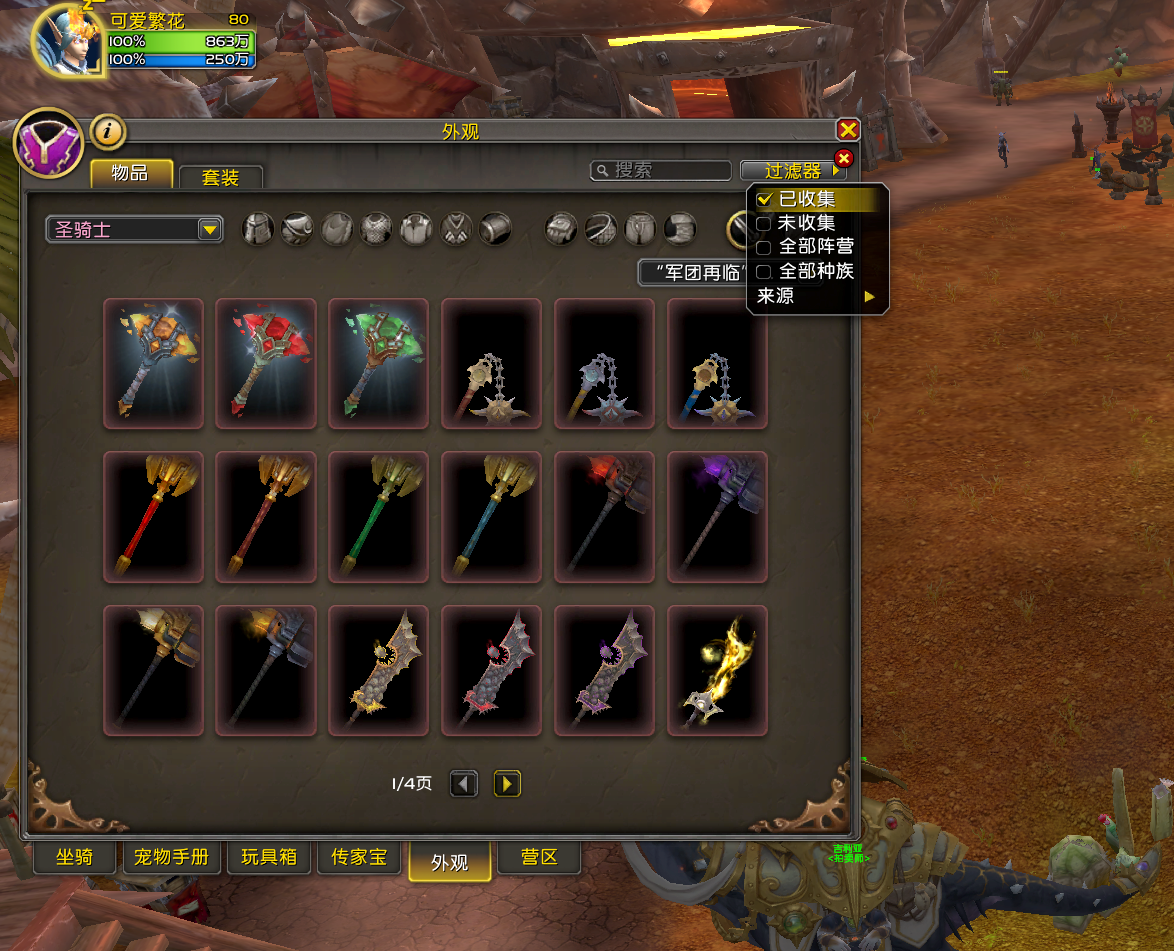Screen dimensions: 1174x951
Task: Select the red crystal mace appearance
Action: [x=266, y=363]
